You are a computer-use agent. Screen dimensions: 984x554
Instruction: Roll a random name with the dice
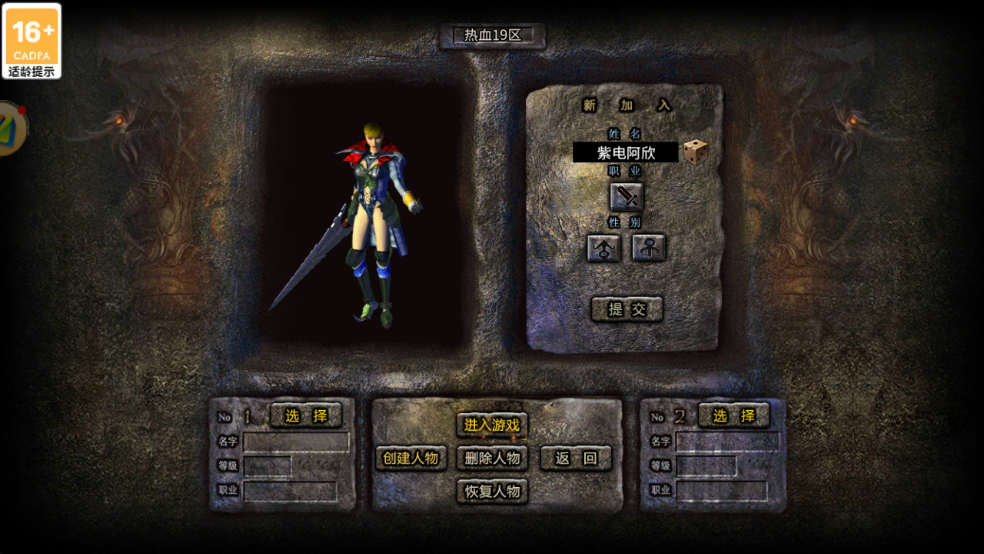click(x=696, y=152)
